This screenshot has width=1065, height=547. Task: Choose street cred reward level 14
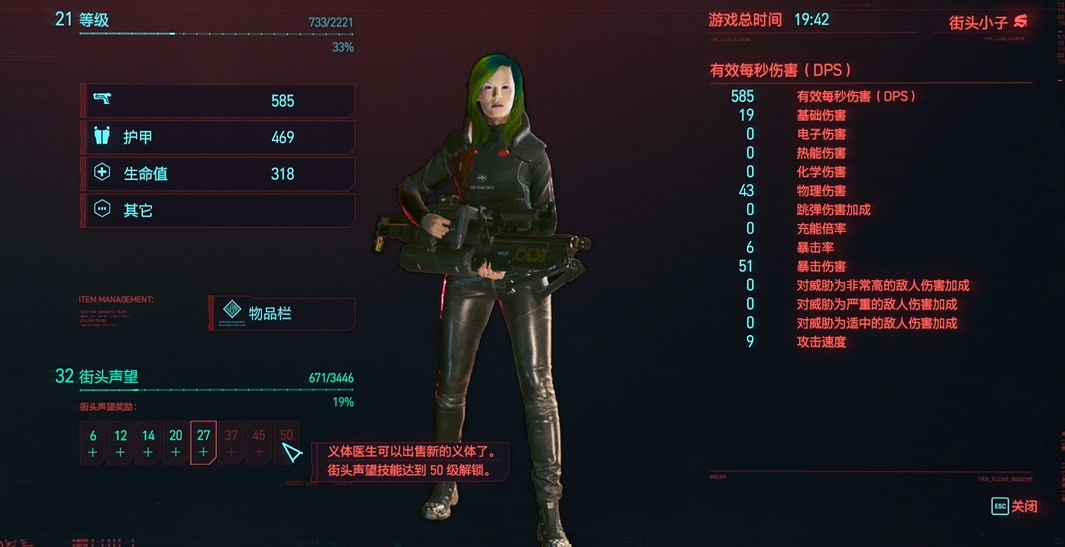point(148,443)
